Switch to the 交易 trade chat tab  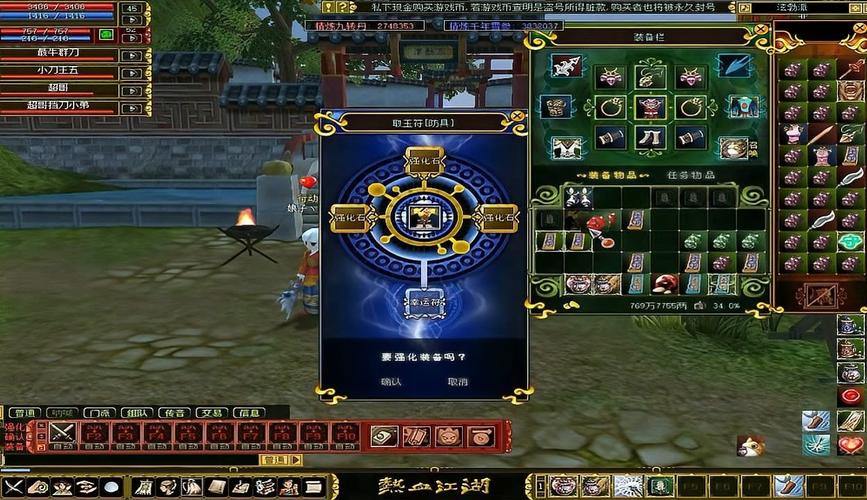[210, 412]
